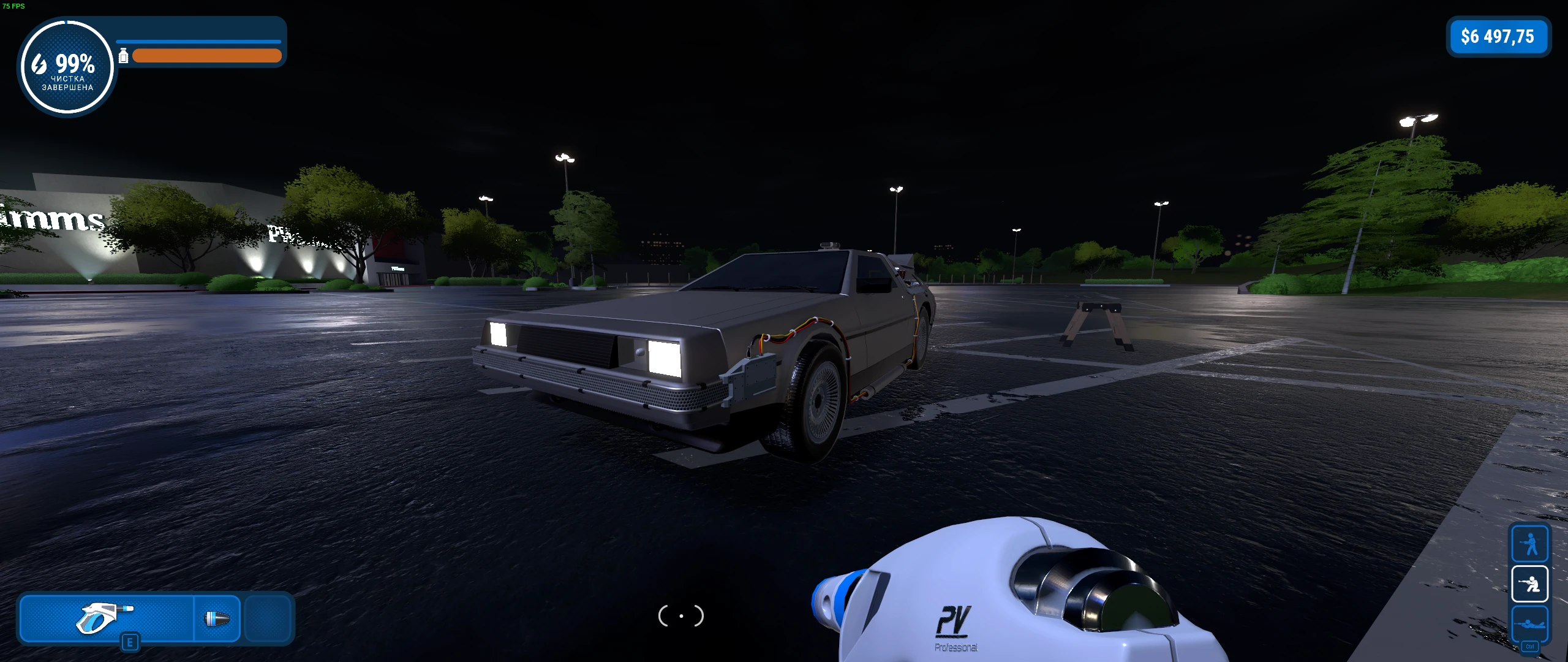The width and height of the screenshot is (1568, 662).
Task: Click the soap bottle icon near the orange bar
Action: click(124, 55)
